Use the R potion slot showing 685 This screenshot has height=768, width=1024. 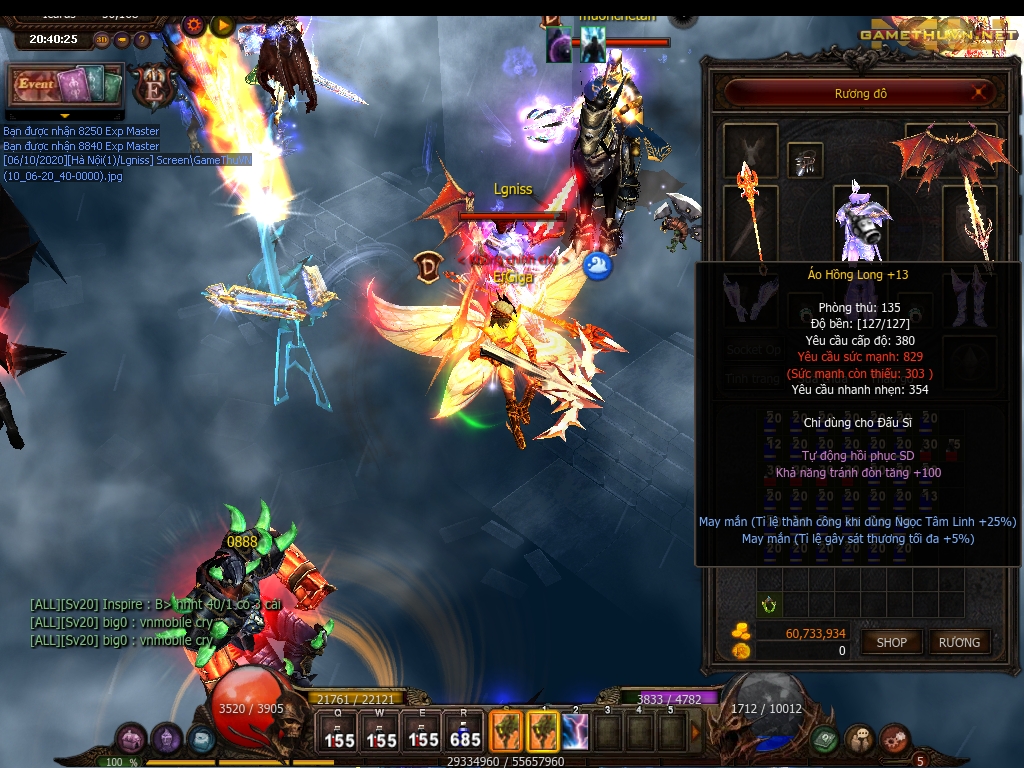click(x=465, y=731)
